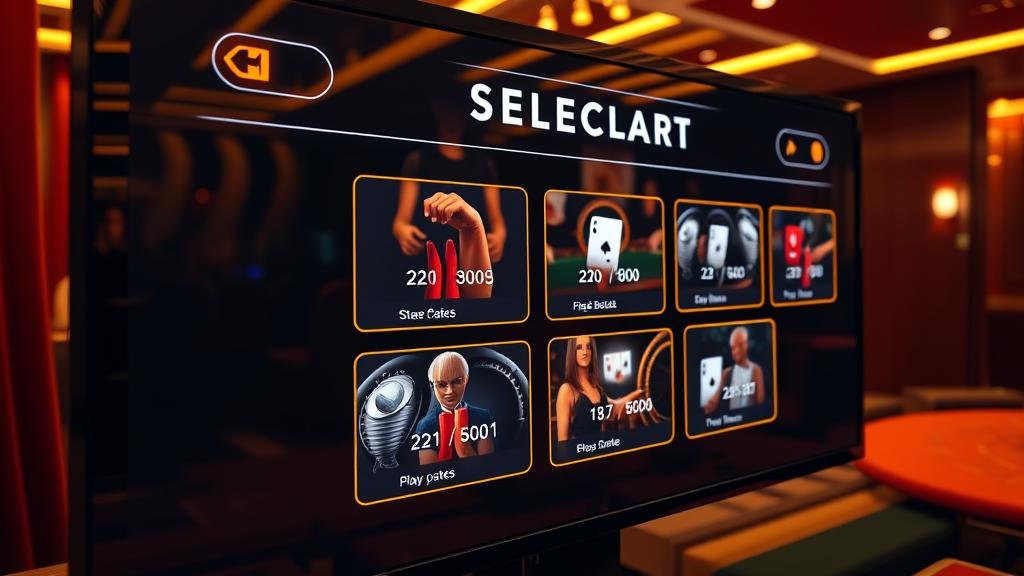The height and width of the screenshot is (576, 1024).
Task: Open the tile with two roulette wheels
Action: pyautogui.click(x=718, y=254)
